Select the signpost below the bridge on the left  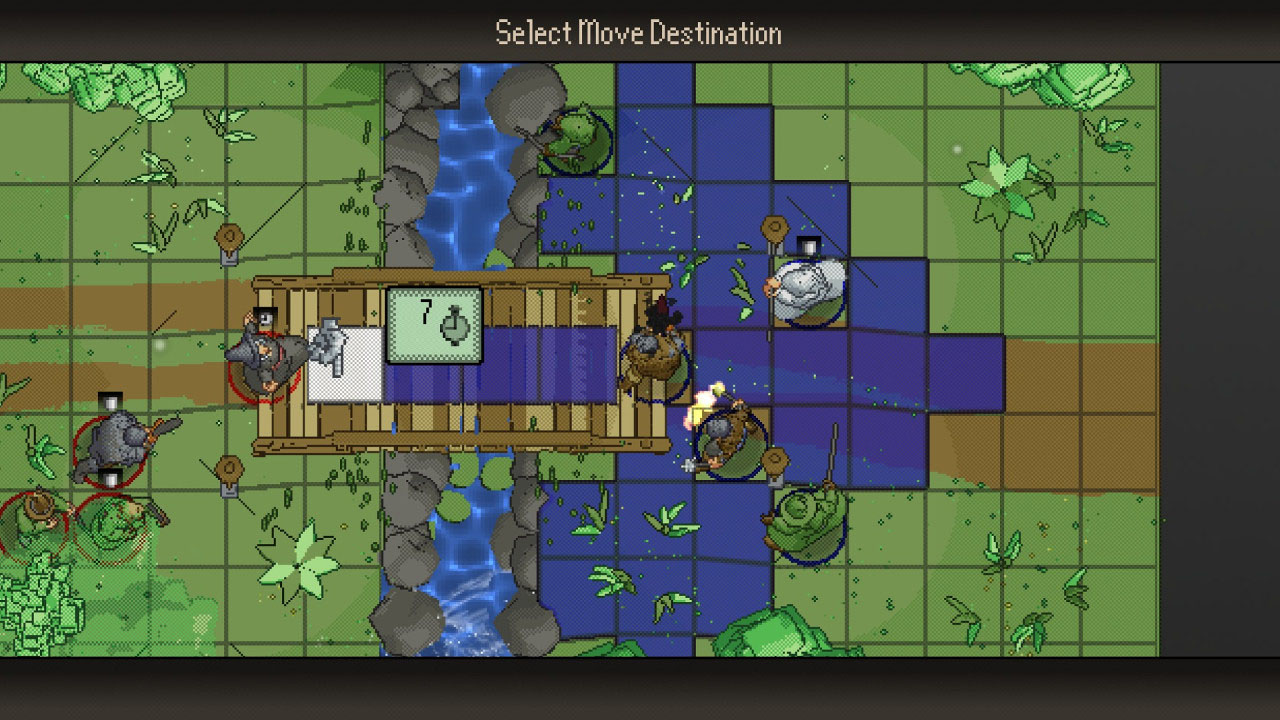[228, 468]
